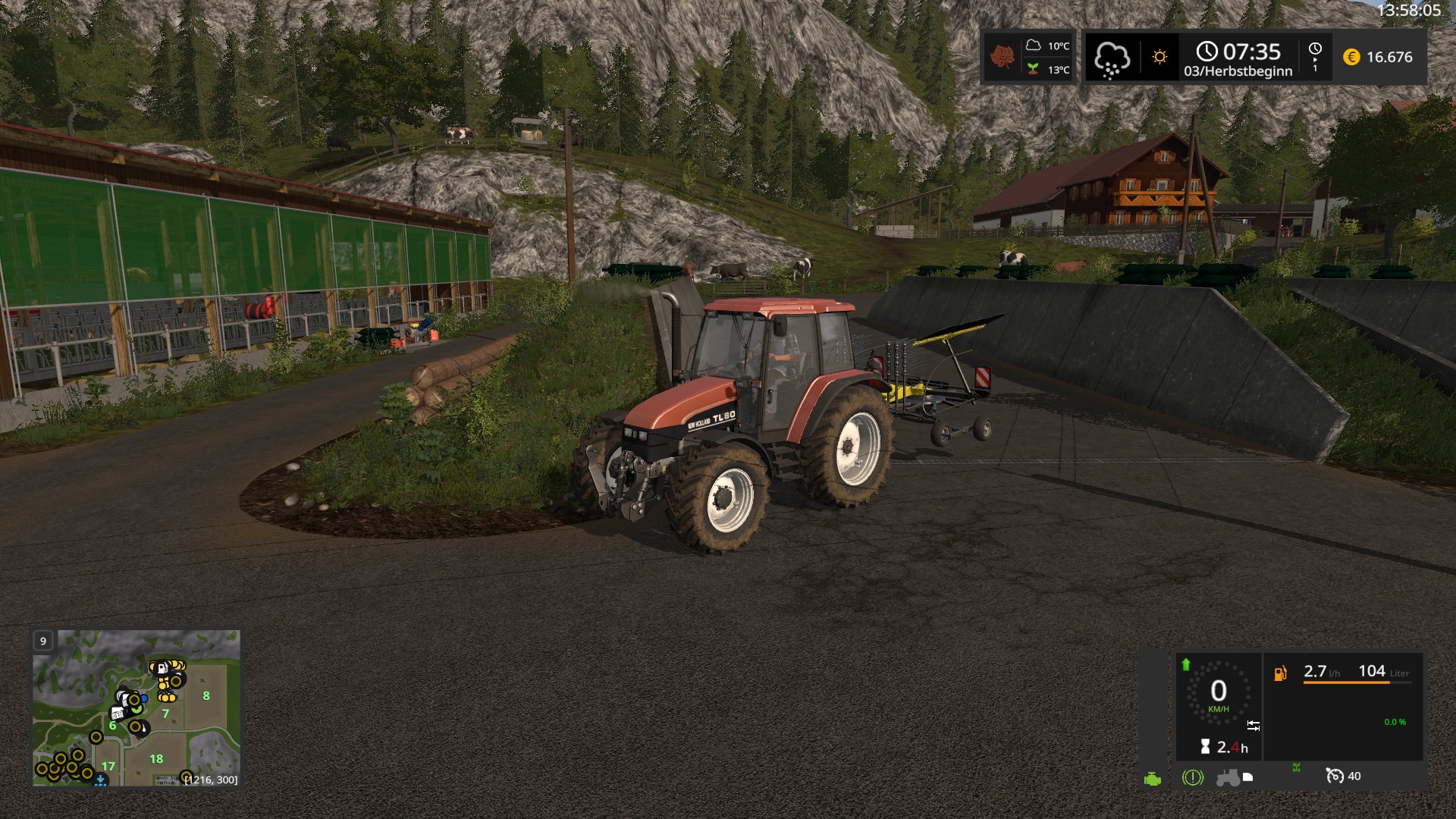Select the fuel station marker on the minimap
This screenshot has height=819, width=1456.
click(x=162, y=668)
